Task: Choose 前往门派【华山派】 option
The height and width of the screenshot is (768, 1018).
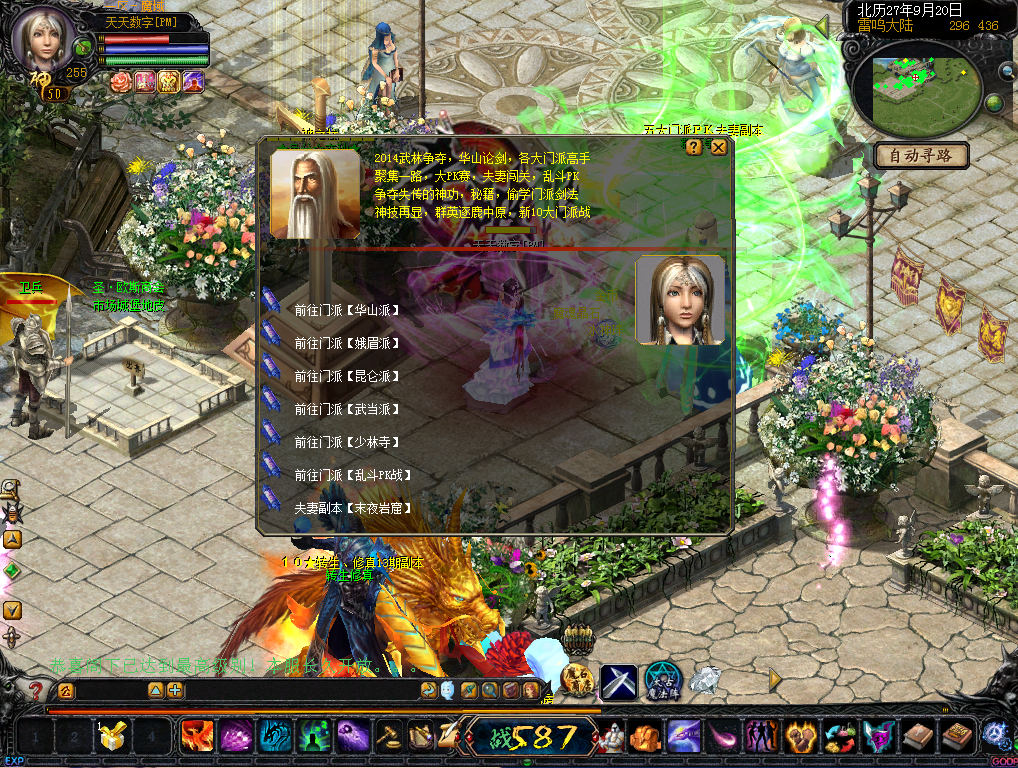Action: [x=347, y=310]
